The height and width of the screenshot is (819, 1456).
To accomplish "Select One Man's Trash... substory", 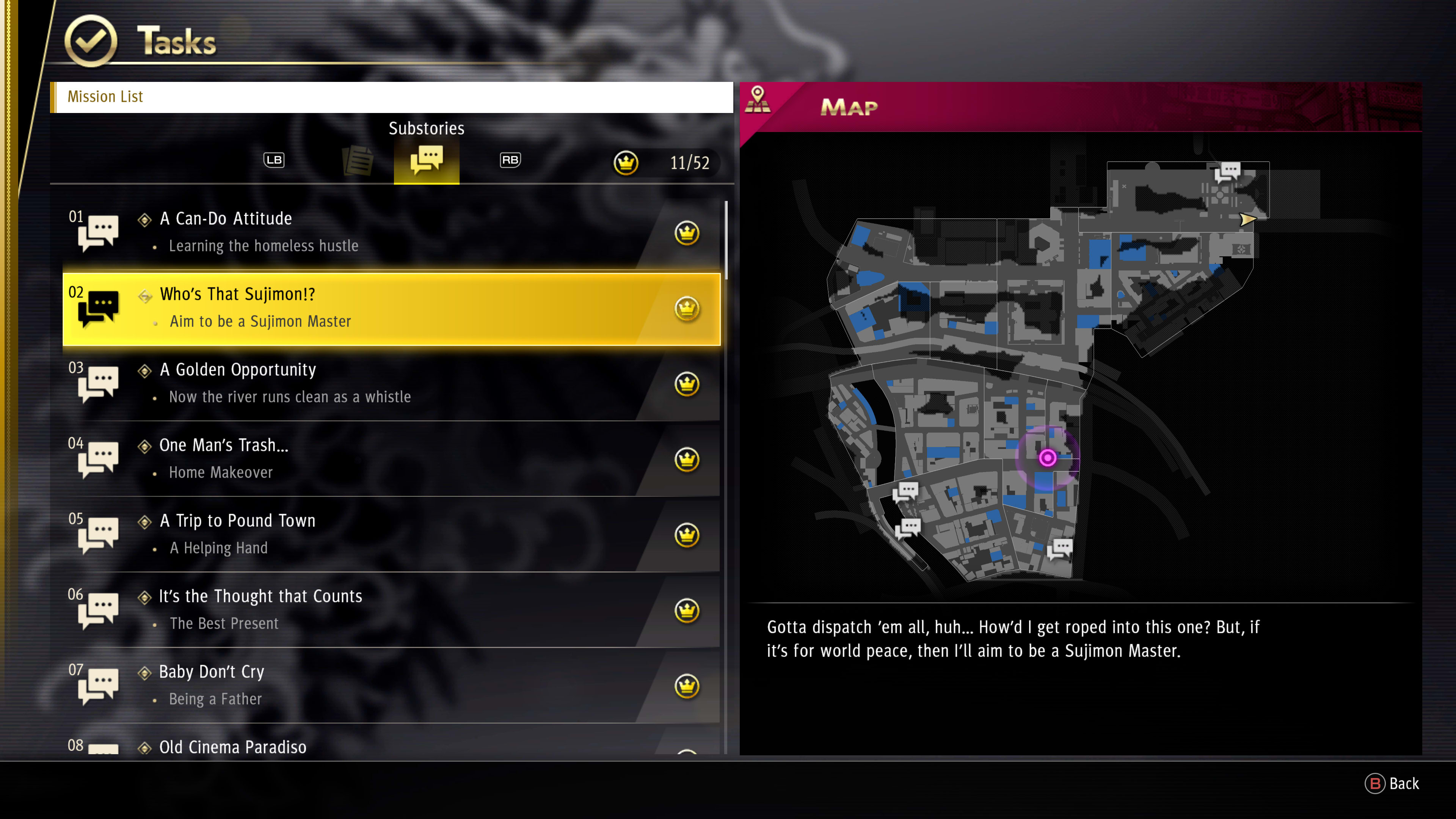I will tap(390, 459).
